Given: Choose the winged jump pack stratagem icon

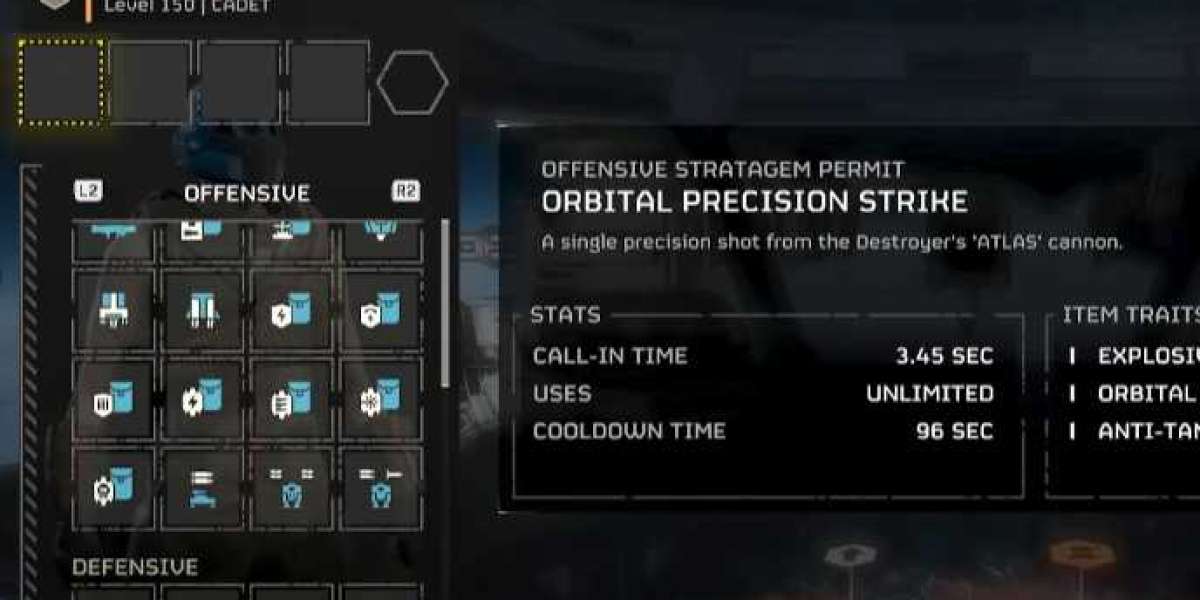Looking at the screenshot, I should pos(113,312).
